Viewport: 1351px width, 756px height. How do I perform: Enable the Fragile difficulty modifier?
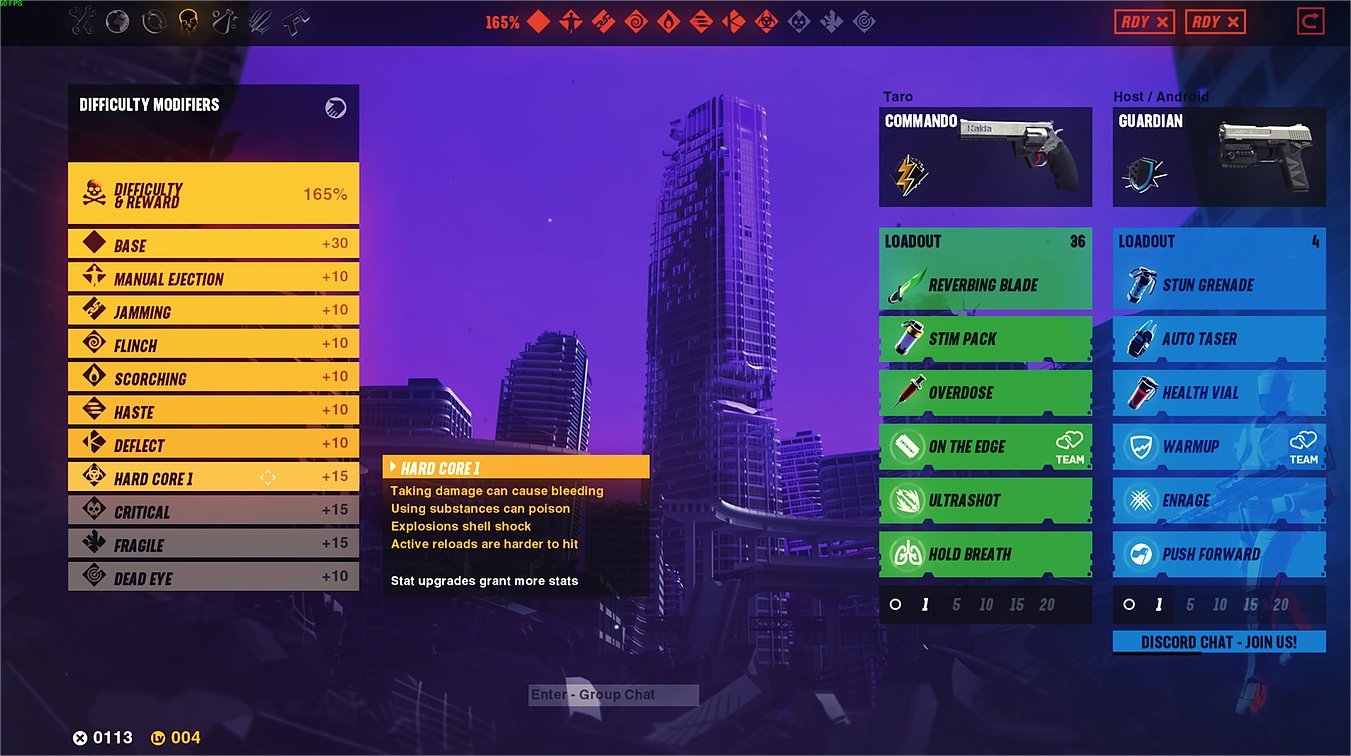(x=213, y=544)
